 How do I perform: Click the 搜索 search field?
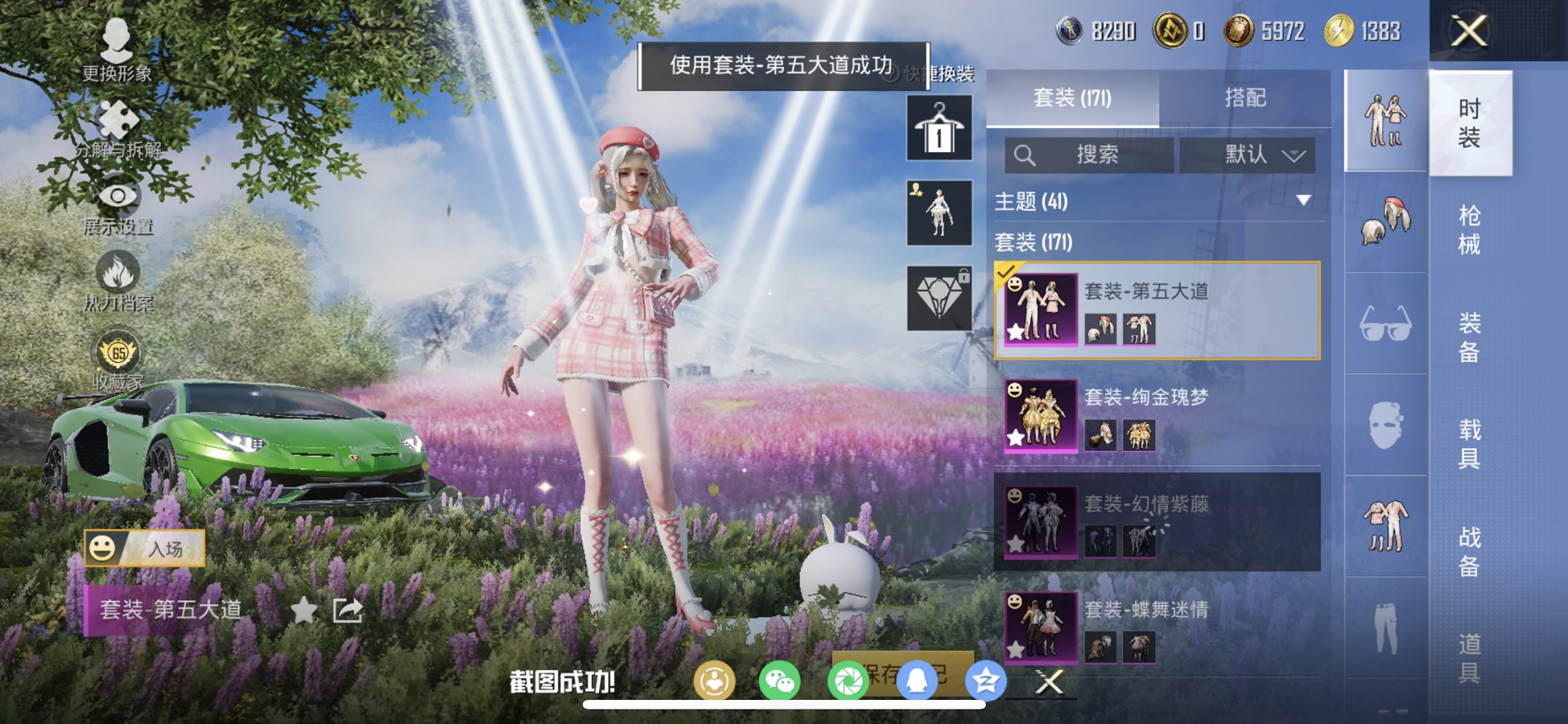(x=1089, y=155)
